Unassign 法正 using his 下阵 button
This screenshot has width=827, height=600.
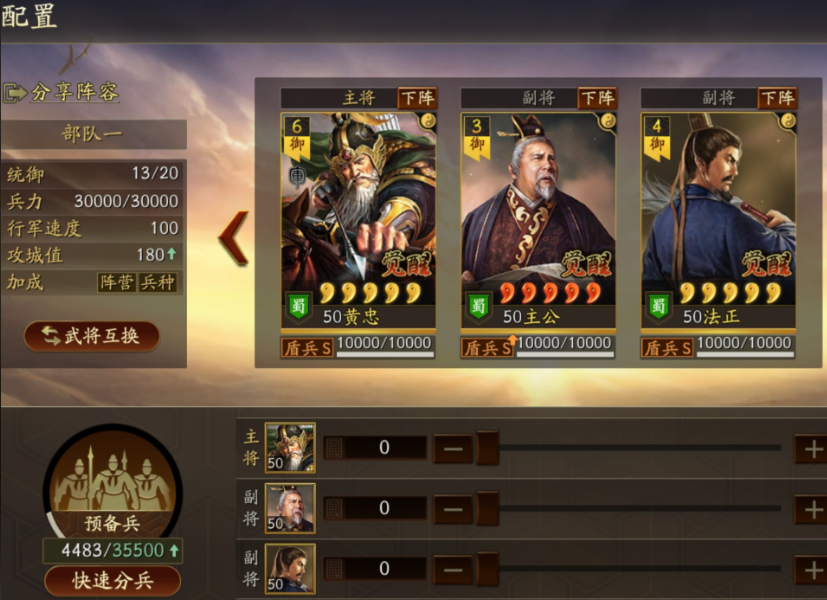(x=777, y=98)
